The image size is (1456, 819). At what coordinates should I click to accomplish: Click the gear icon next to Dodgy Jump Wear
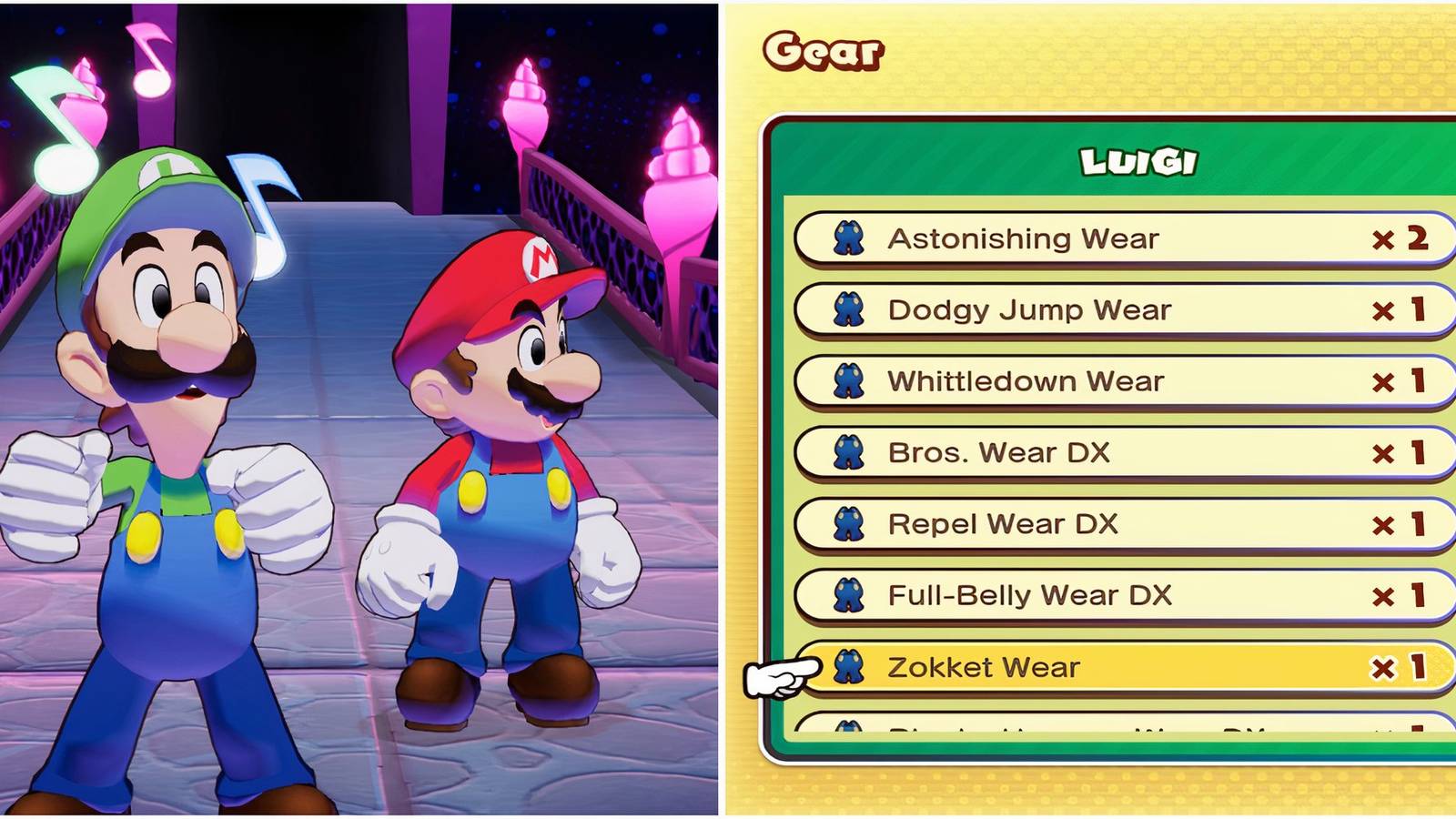click(x=850, y=310)
